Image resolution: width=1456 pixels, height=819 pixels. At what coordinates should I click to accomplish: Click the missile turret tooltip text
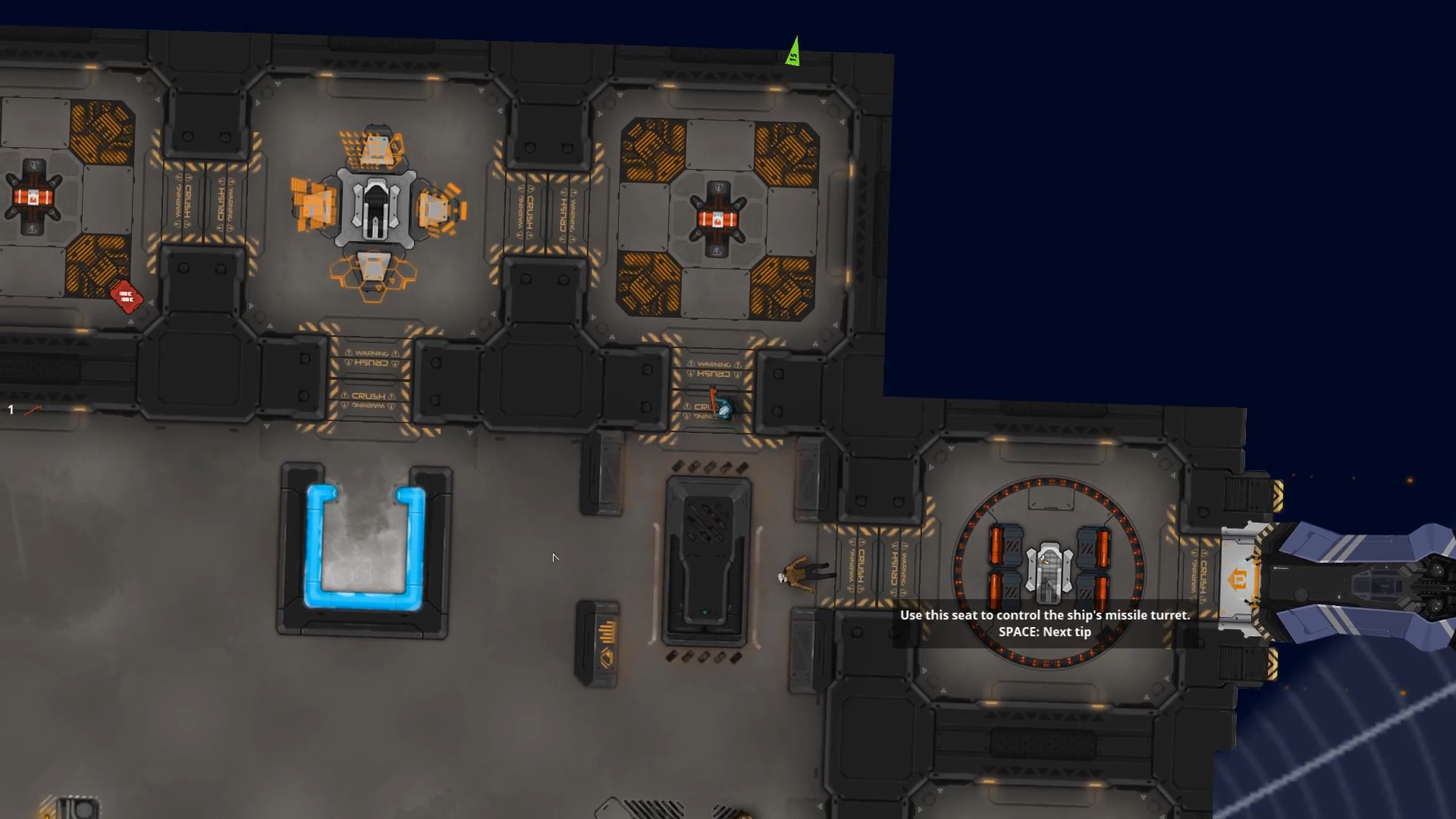1045,615
